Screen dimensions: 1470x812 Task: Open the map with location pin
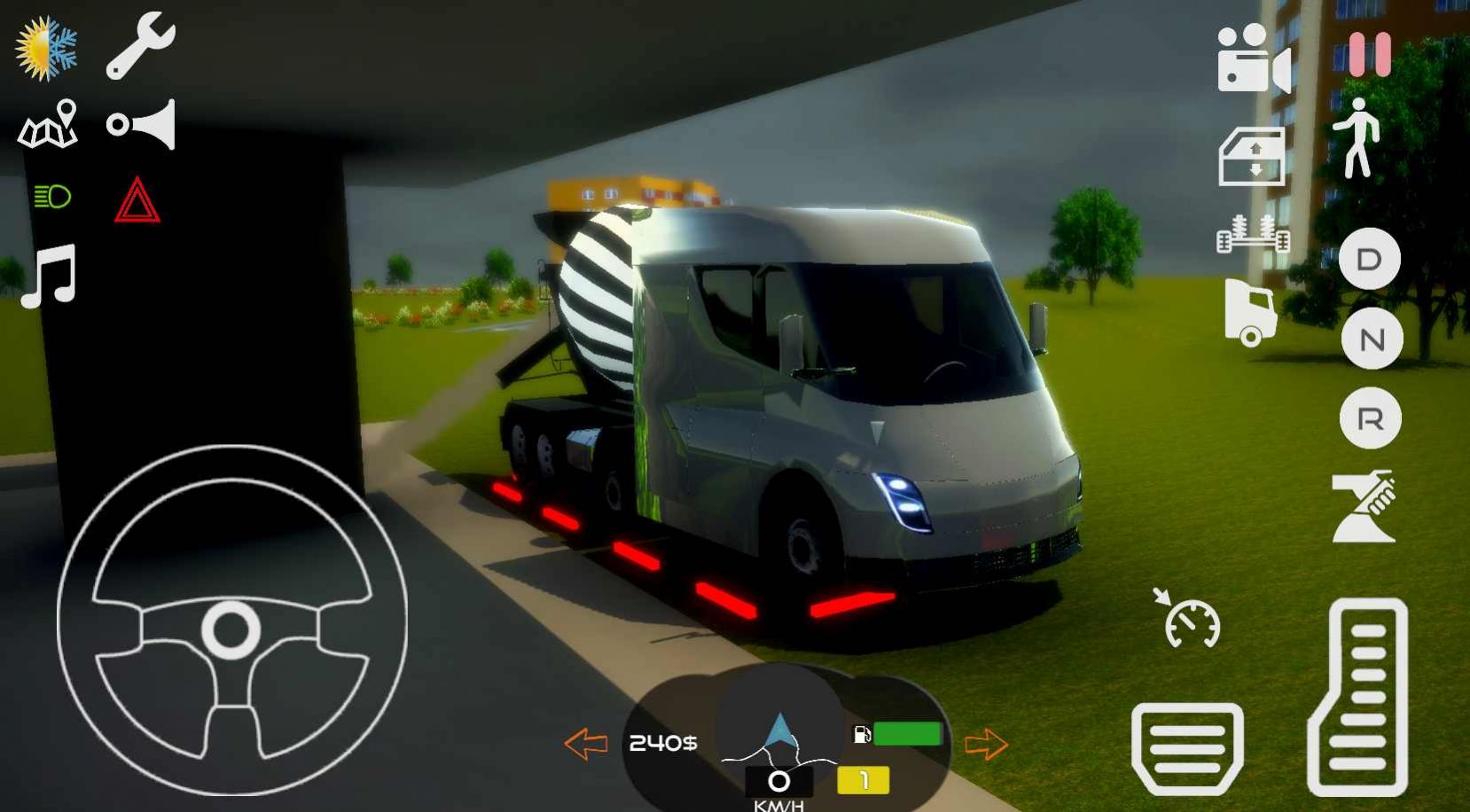click(49, 124)
